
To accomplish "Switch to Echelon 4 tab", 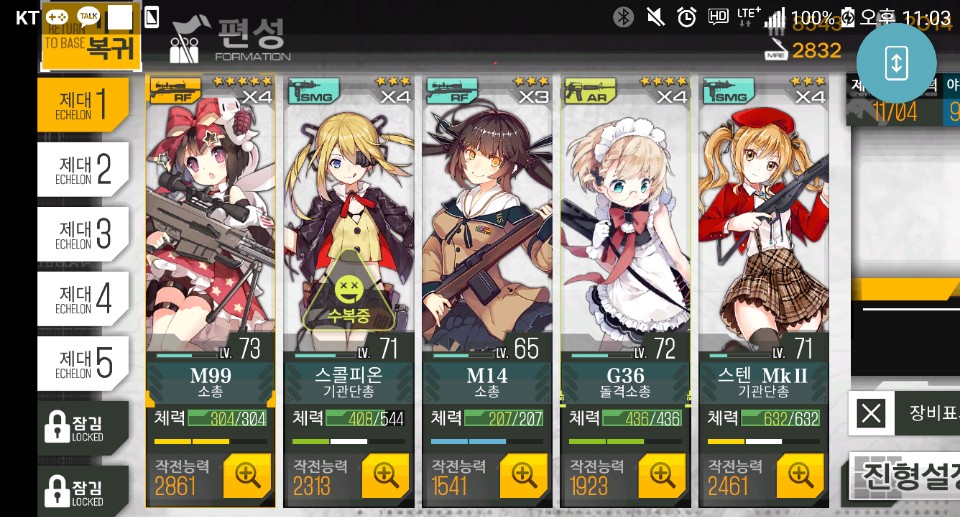I will click(x=83, y=297).
